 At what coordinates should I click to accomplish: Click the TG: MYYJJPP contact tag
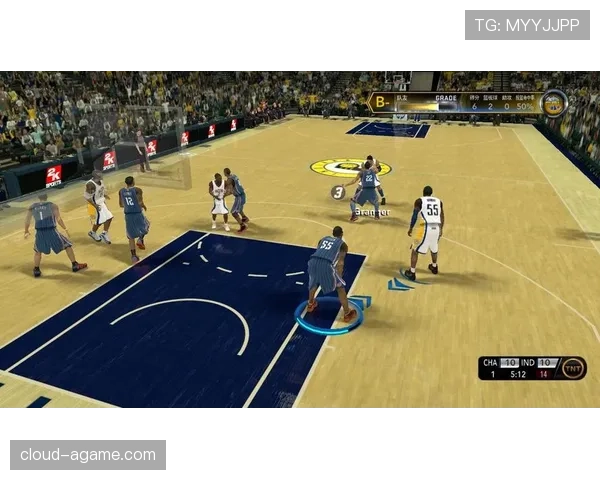tap(527, 25)
